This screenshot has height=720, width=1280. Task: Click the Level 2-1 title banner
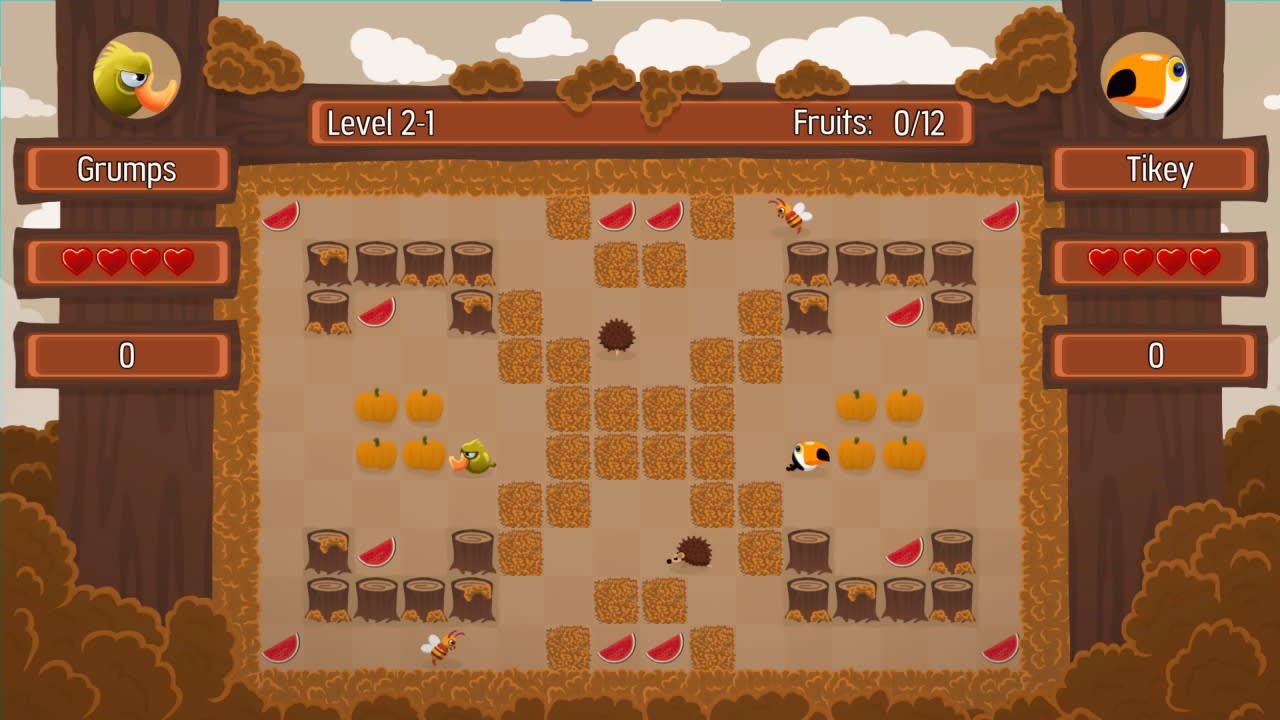click(381, 123)
